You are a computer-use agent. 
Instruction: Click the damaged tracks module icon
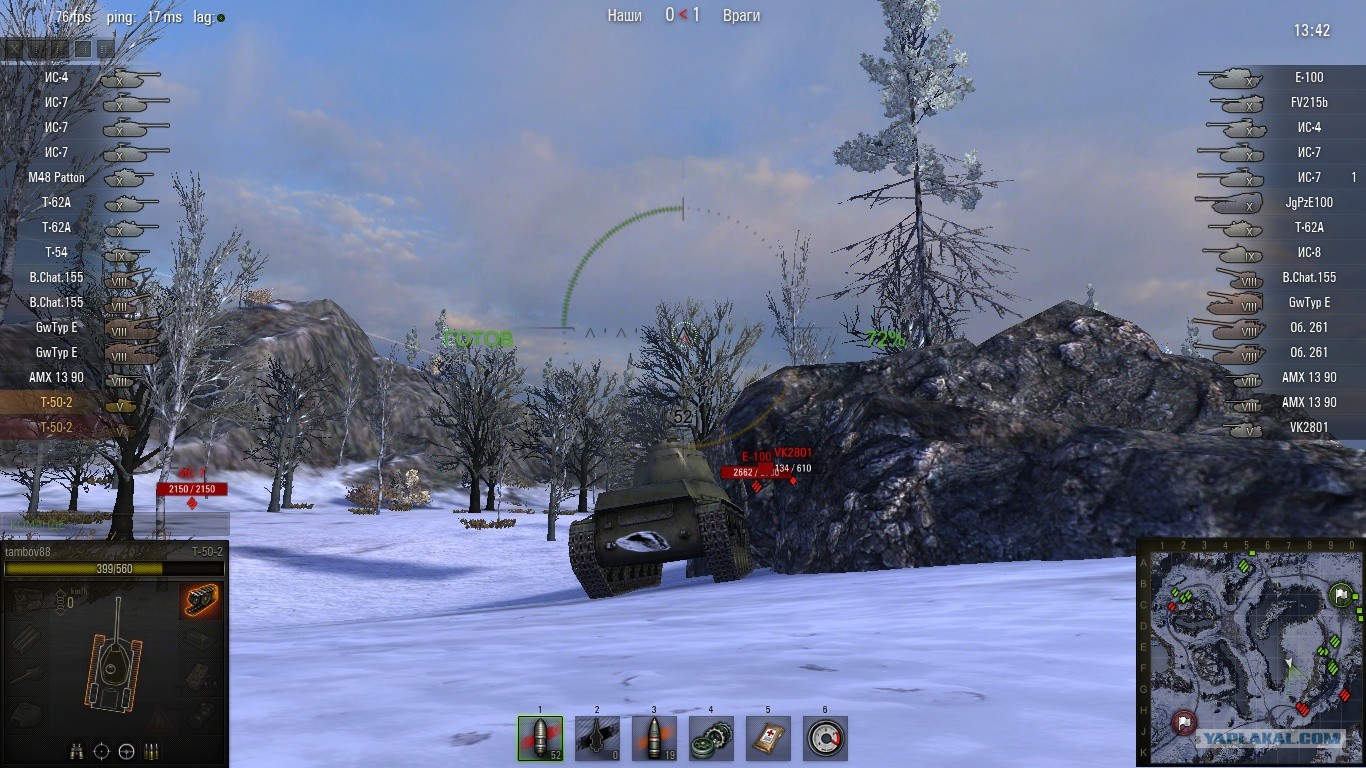tap(201, 601)
